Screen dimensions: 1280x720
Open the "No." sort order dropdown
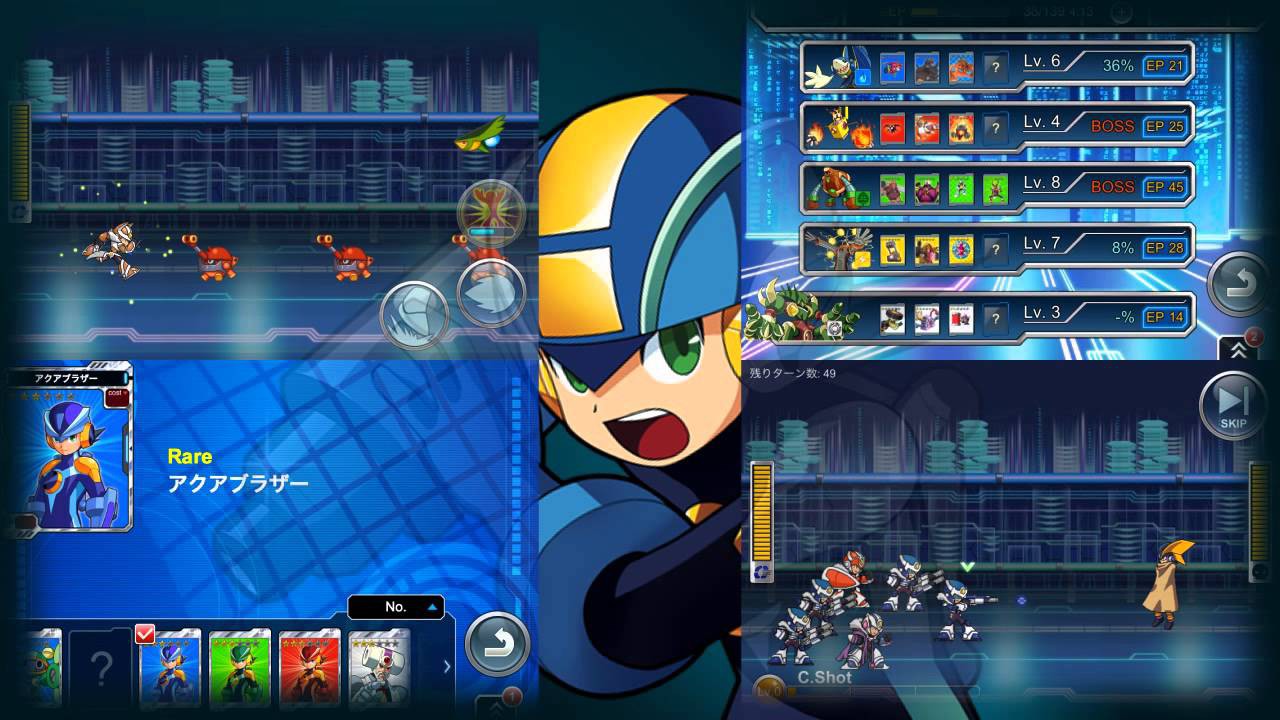[395, 607]
